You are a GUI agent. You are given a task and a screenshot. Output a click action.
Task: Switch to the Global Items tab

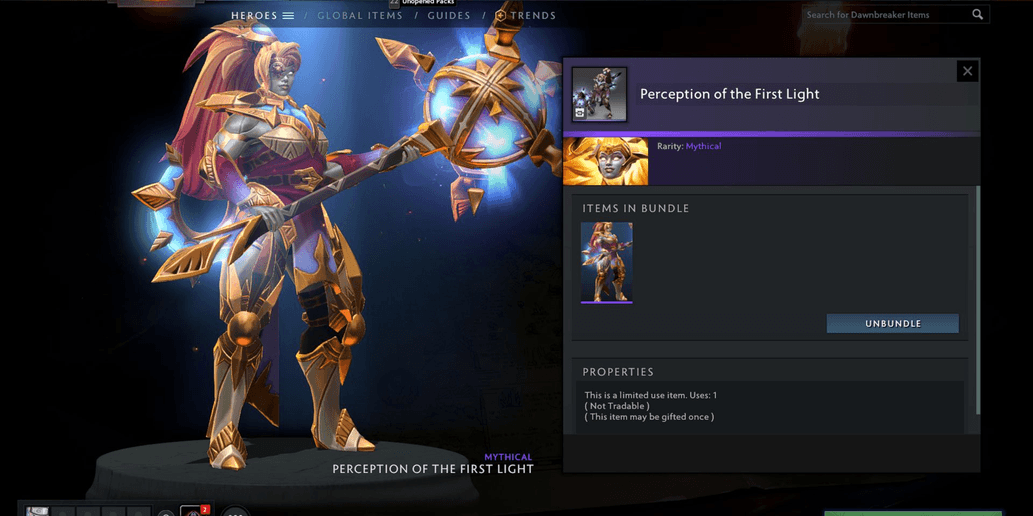tap(360, 16)
